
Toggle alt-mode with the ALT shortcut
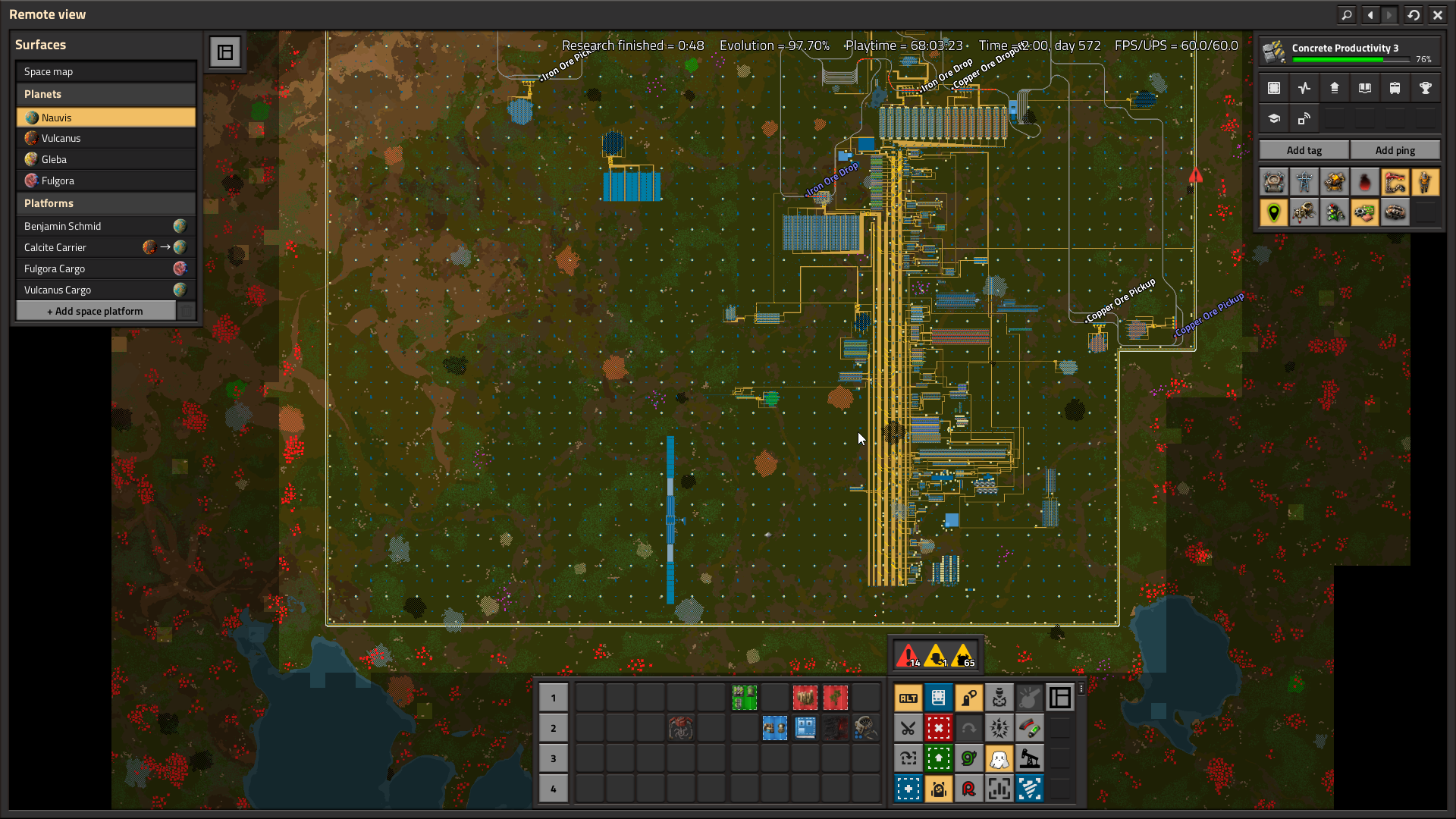pos(908,698)
